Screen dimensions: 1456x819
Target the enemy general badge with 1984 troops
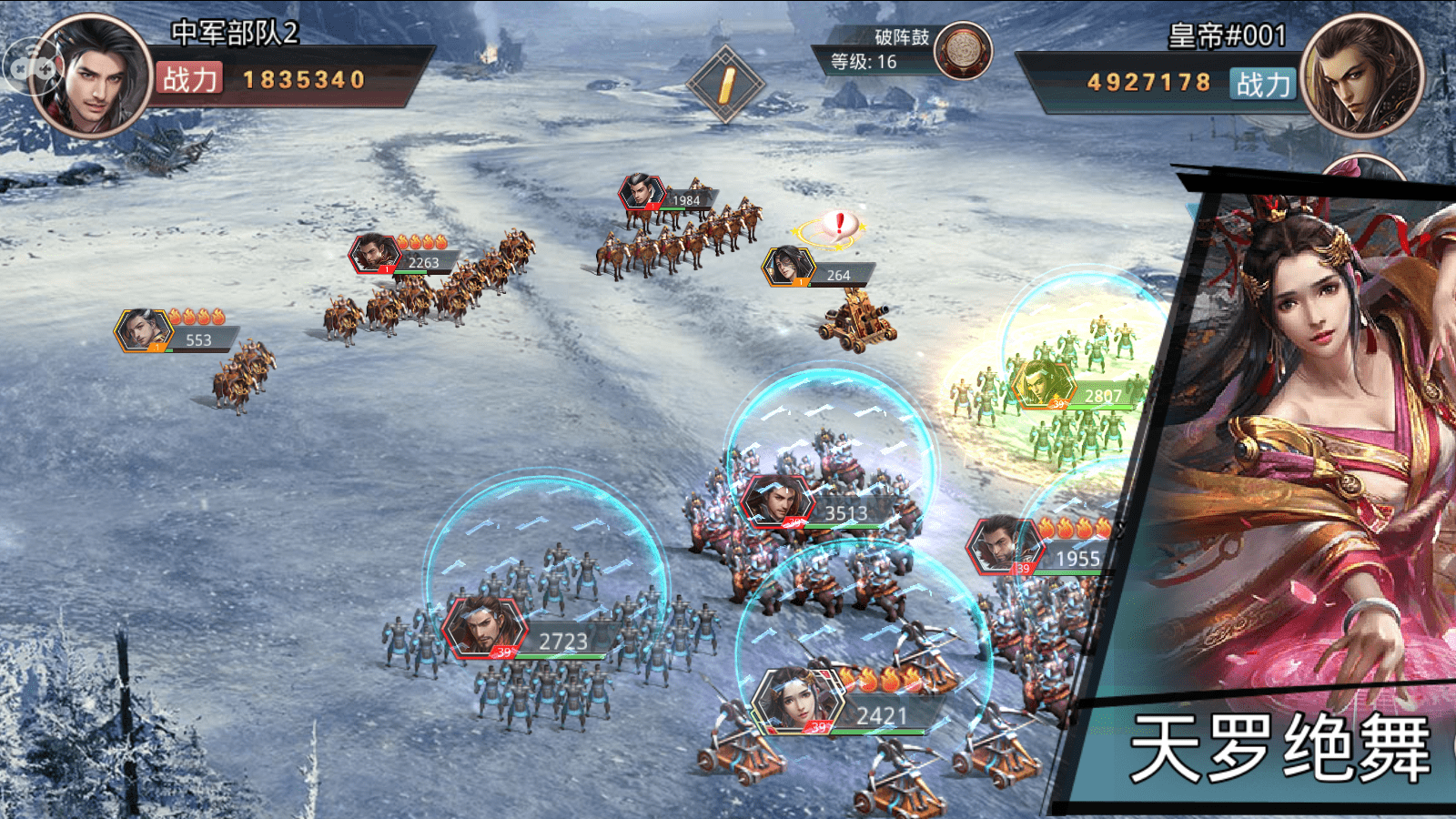[x=642, y=192]
